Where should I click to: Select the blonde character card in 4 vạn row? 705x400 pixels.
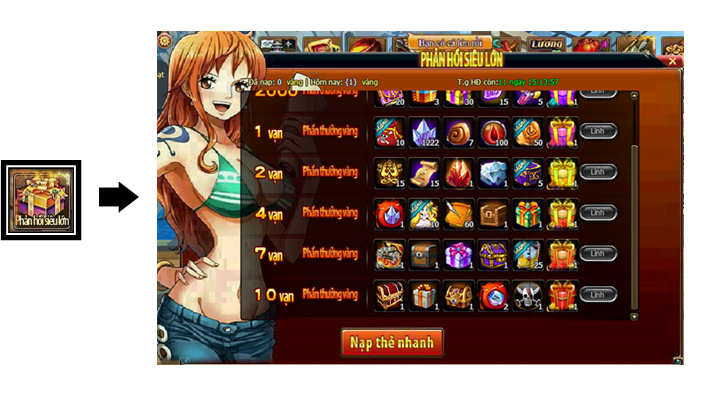(424, 213)
